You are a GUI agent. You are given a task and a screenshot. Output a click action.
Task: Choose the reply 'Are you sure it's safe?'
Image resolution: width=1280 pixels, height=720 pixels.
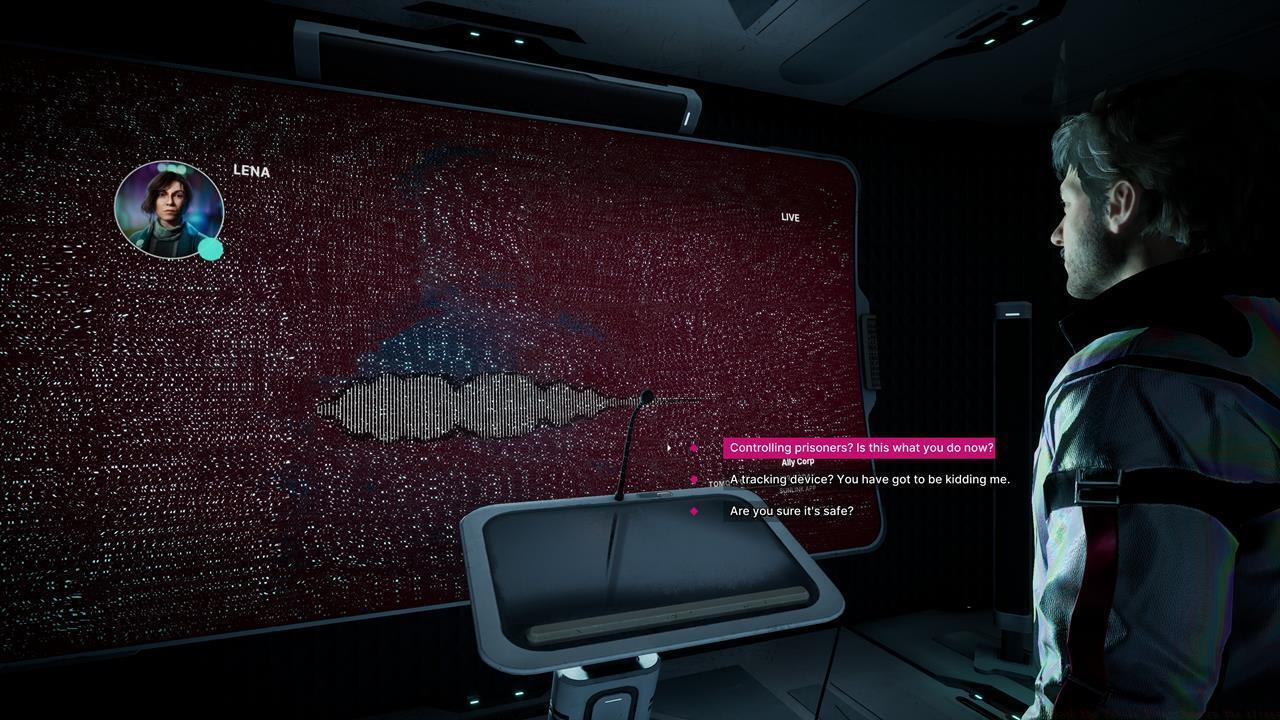pos(790,510)
